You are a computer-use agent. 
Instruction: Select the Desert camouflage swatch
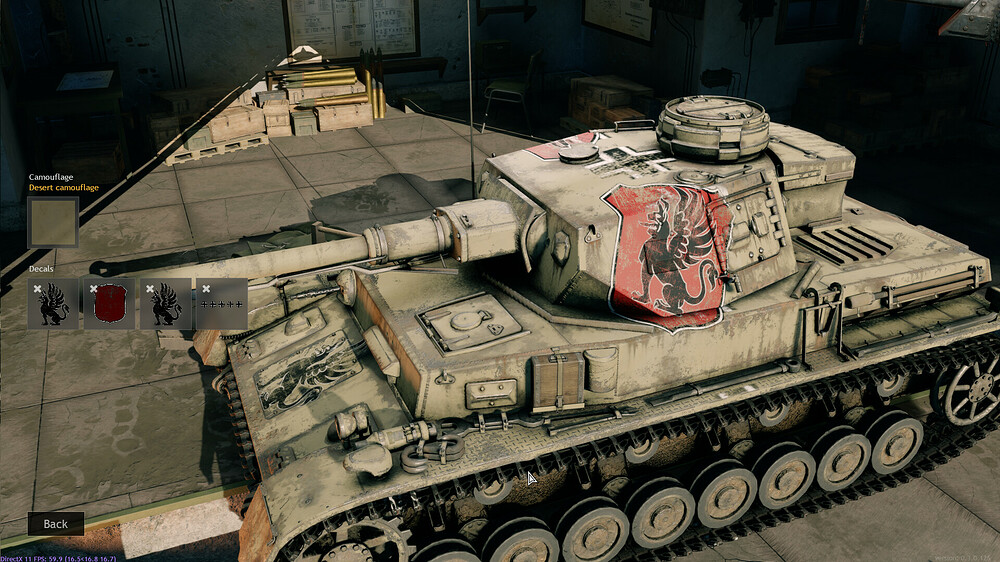pos(53,222)
